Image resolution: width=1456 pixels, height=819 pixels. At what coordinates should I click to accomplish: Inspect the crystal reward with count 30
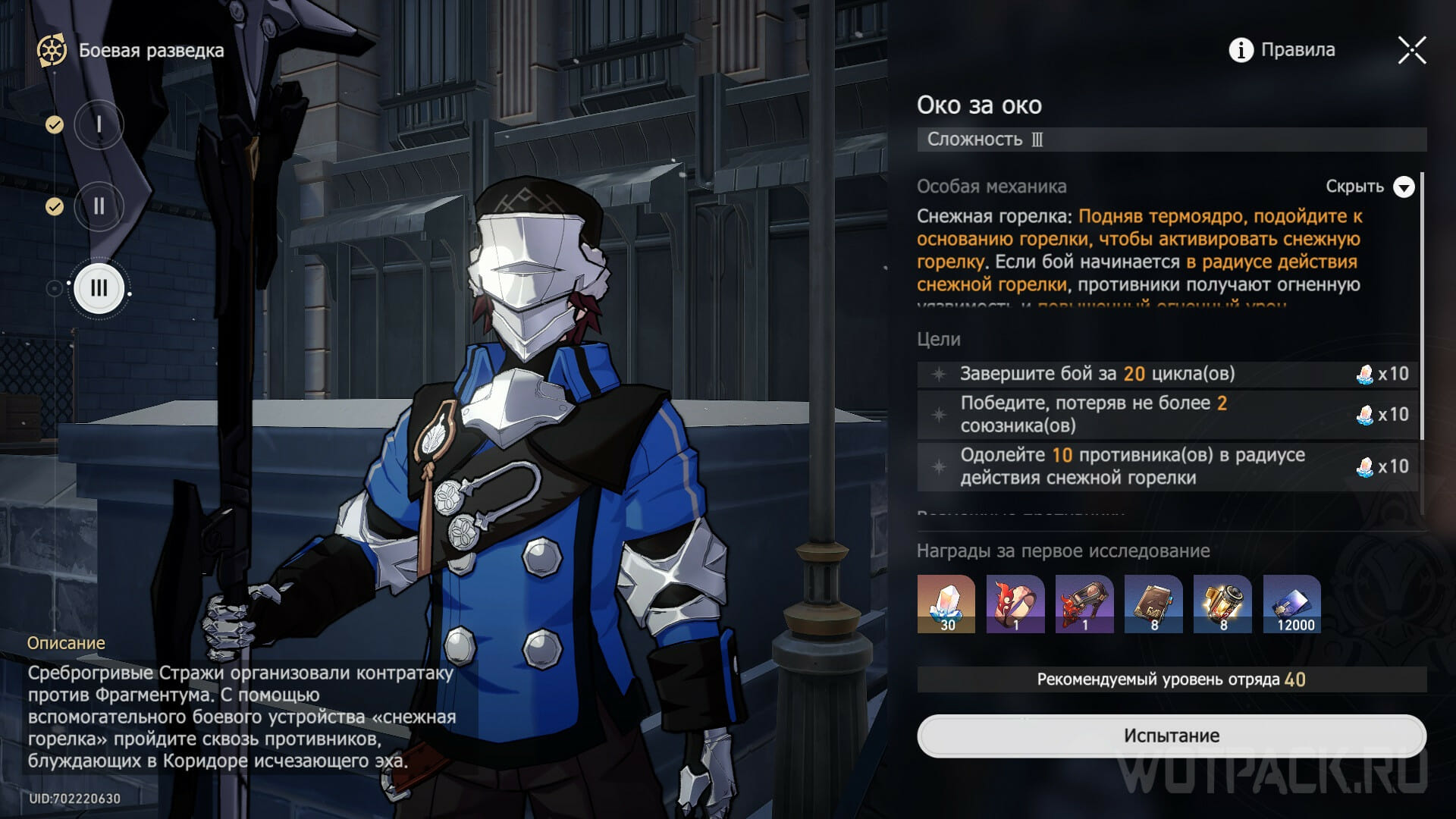click(x=946, y=604)
